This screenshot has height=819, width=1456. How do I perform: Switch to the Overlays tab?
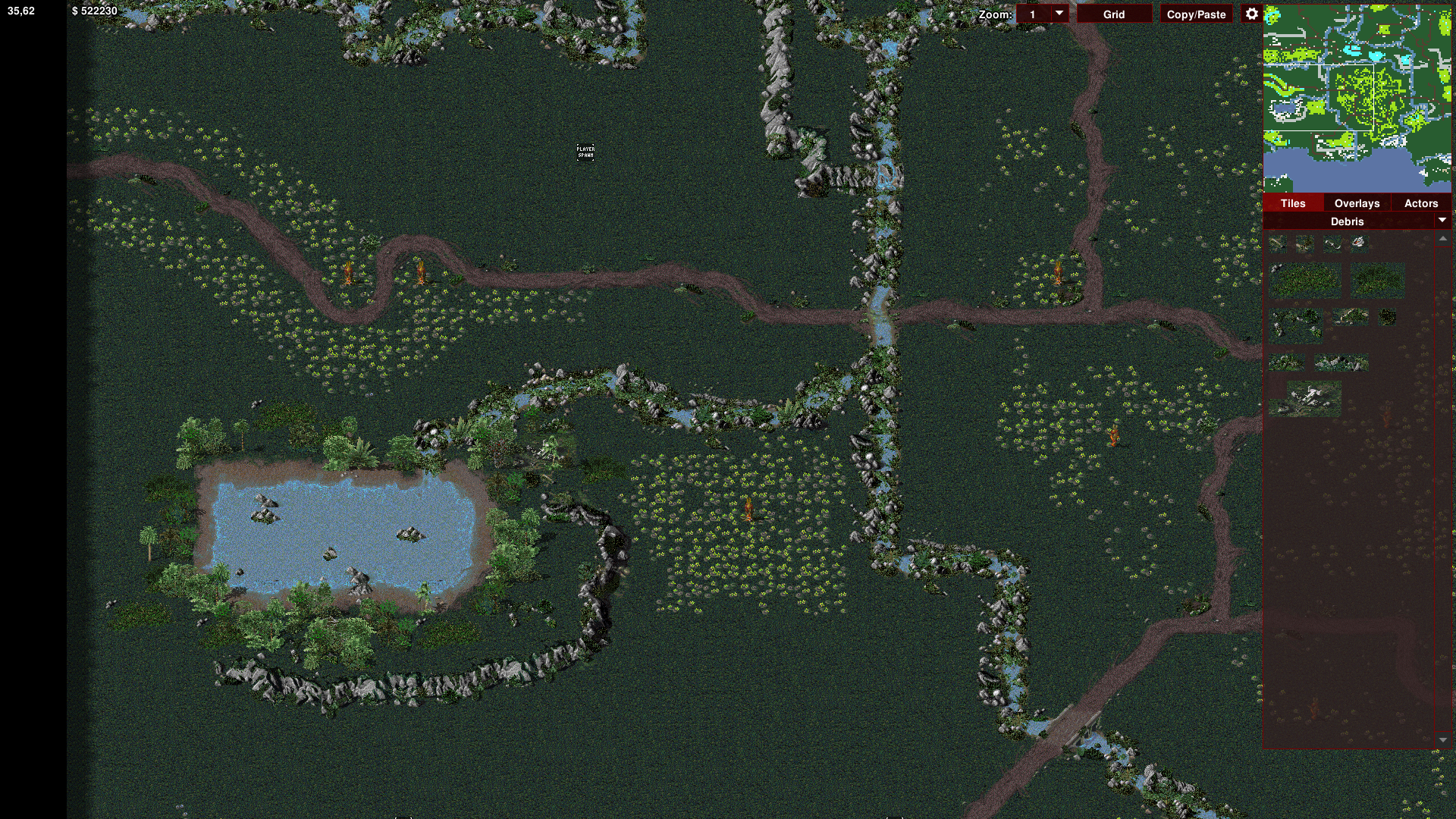coord(1357,203)
